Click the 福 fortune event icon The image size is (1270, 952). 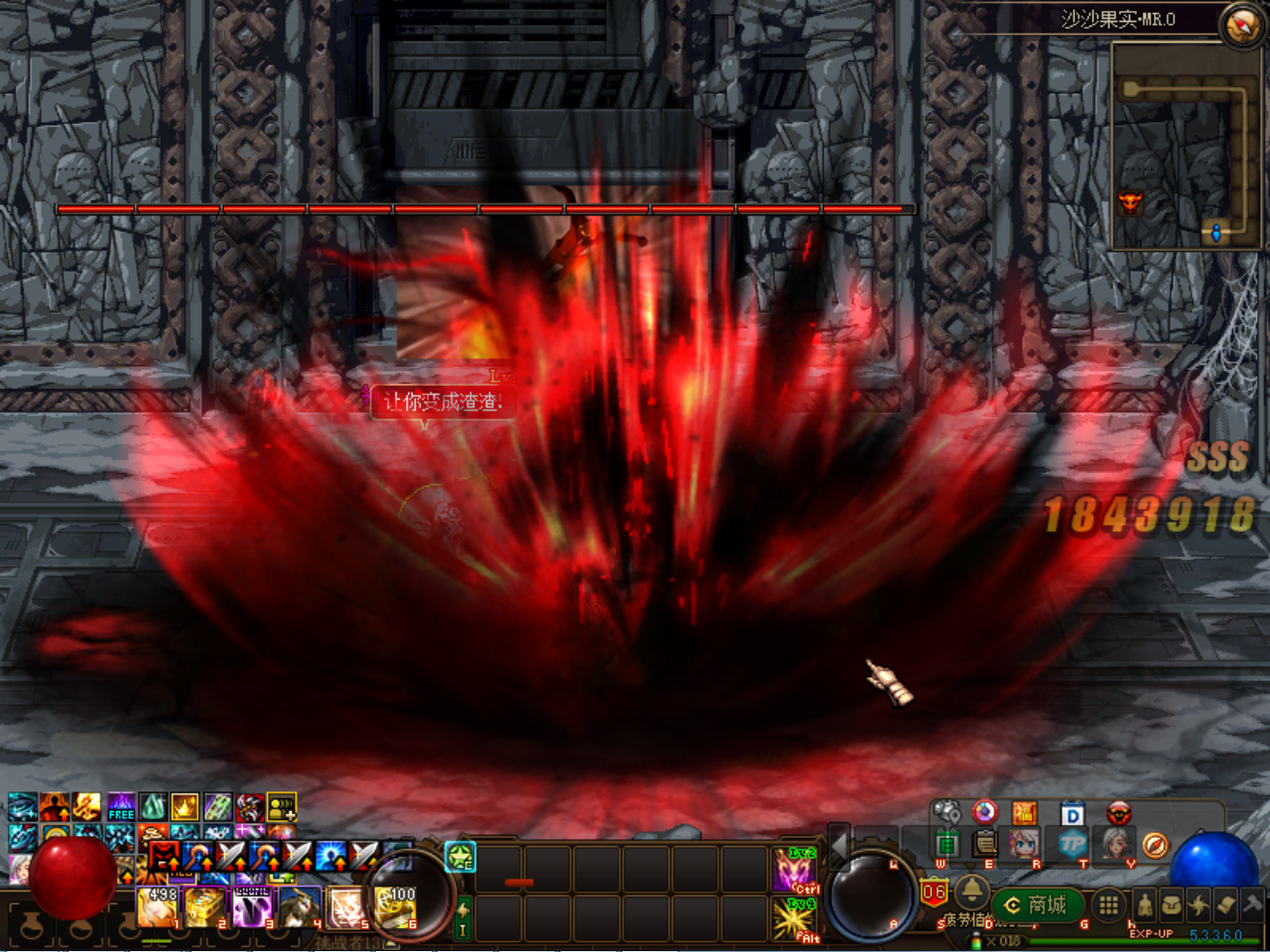(1026, 812)
